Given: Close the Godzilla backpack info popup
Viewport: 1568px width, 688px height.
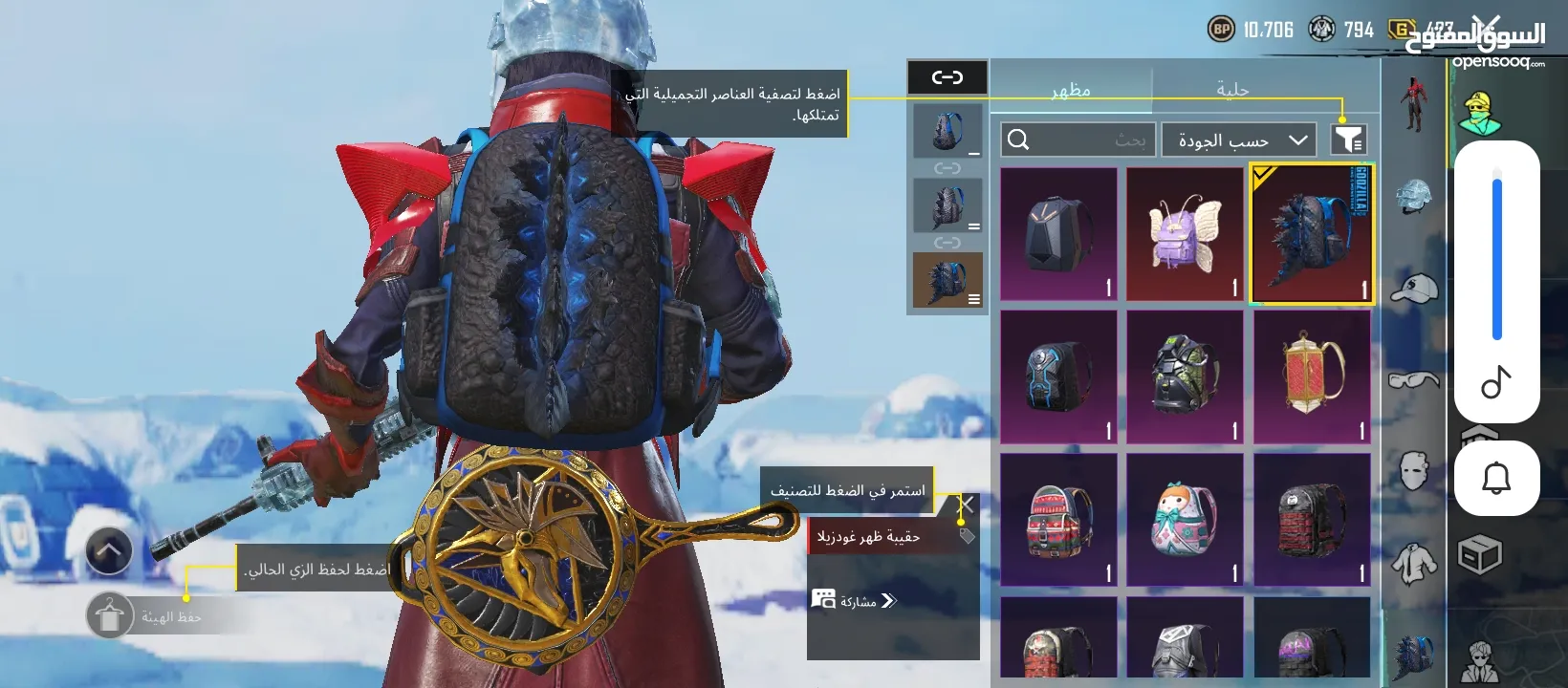Looking at the screenshot, I should [967, 504].
